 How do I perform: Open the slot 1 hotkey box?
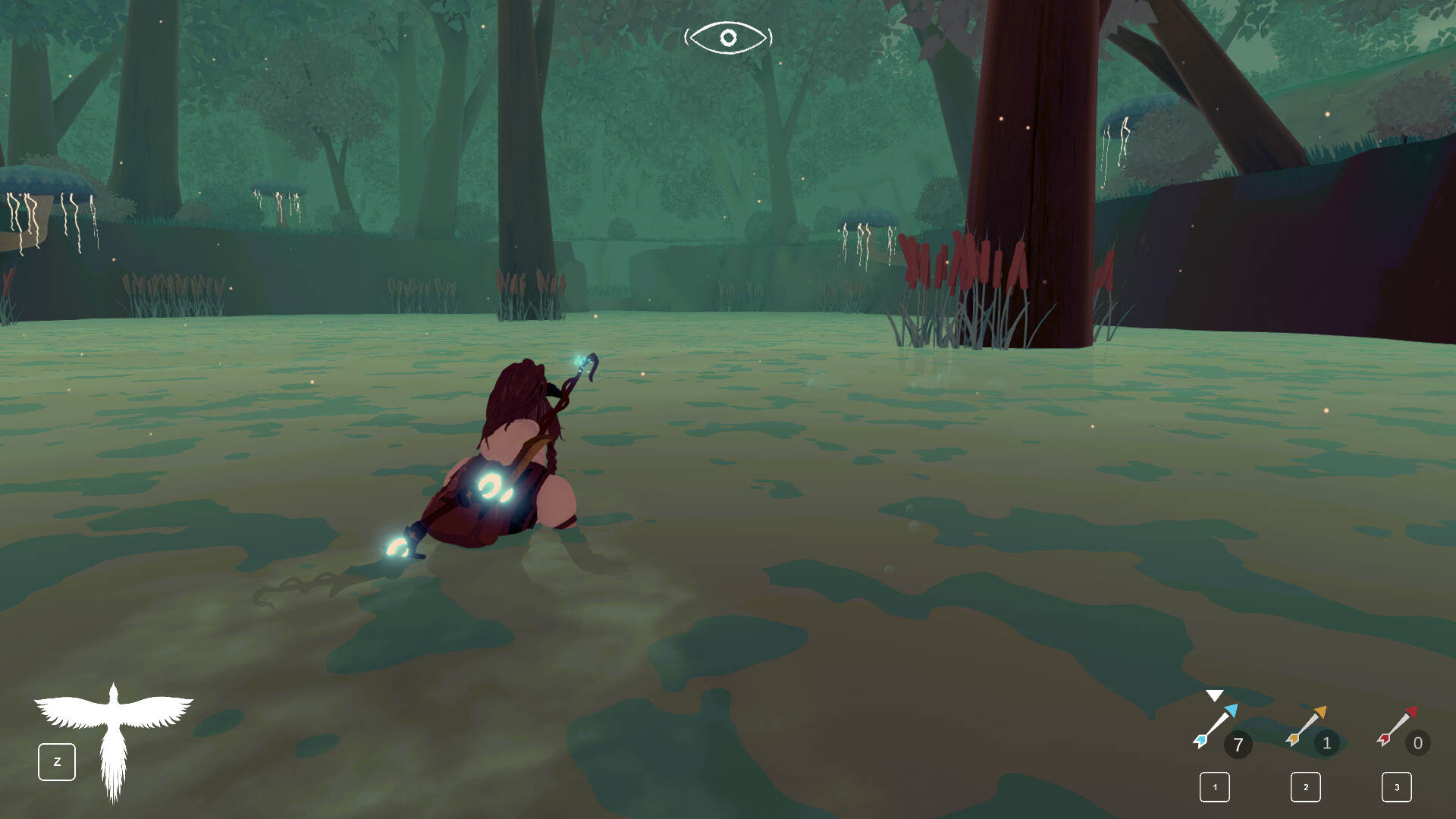click(x=1214, y=788)
